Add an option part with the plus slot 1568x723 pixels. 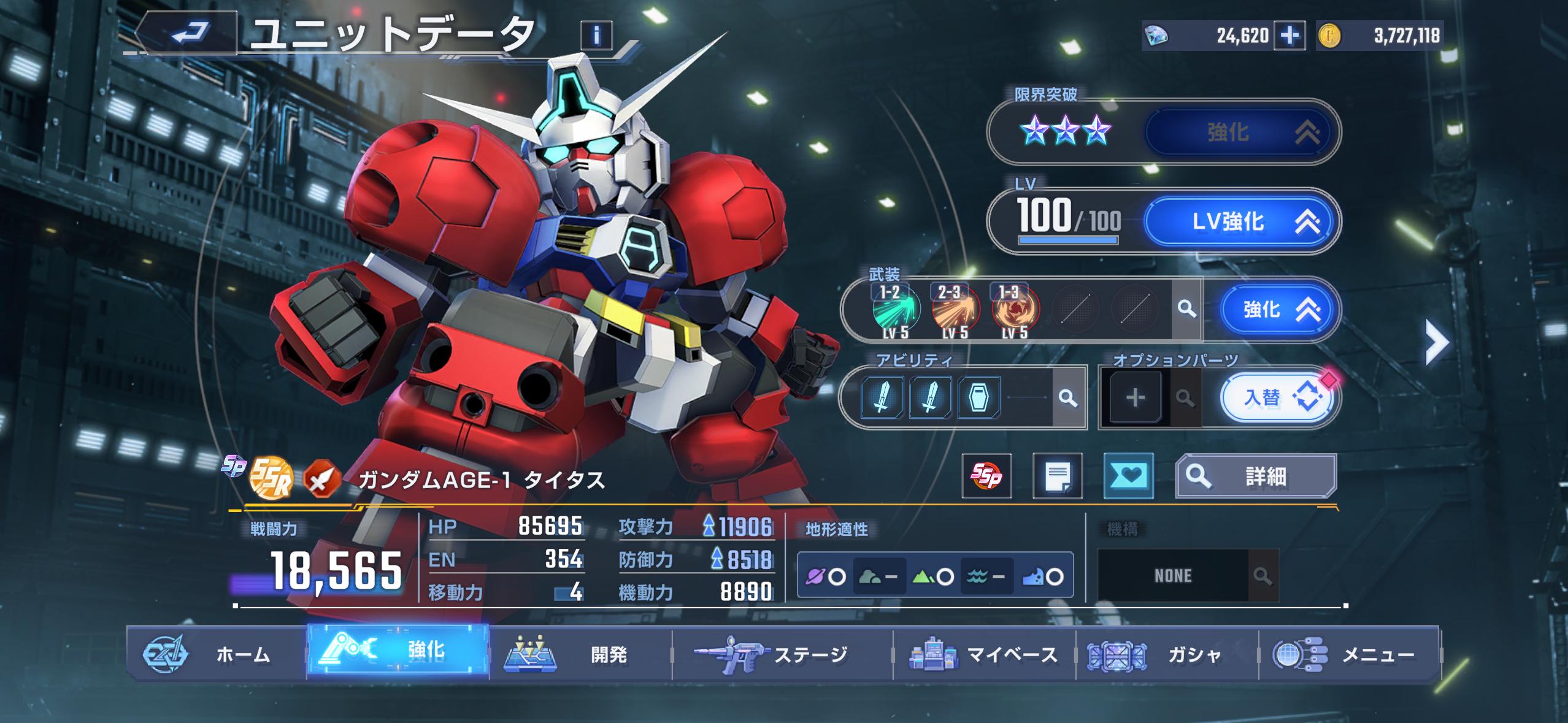[1135, 397]
